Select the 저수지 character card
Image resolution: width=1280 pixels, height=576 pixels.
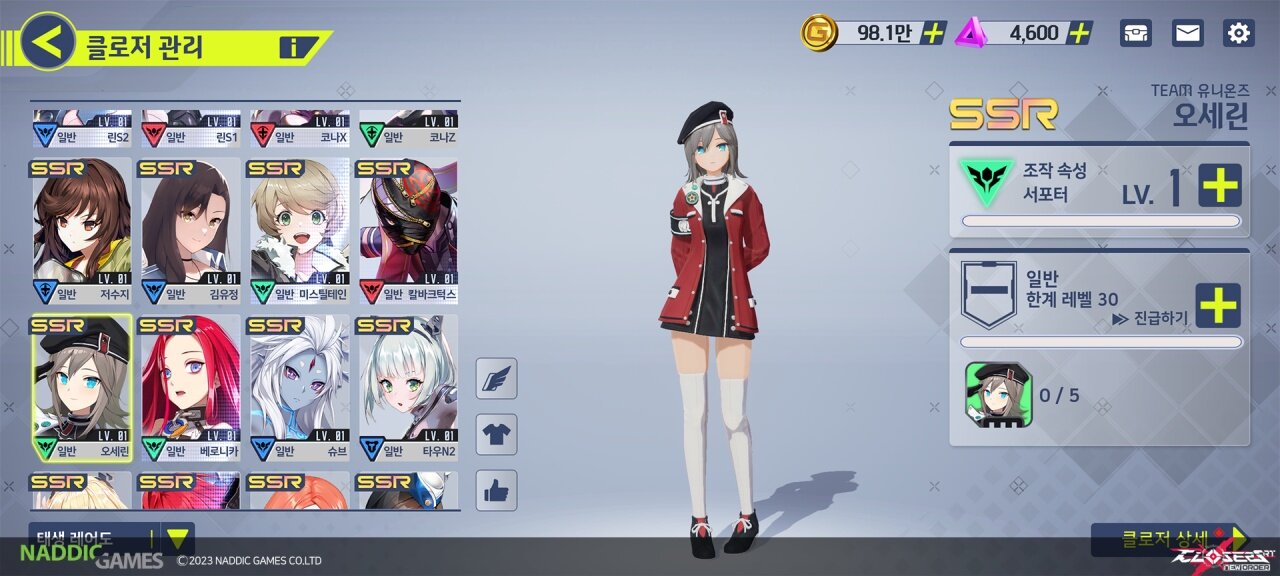tap(82, 231)
